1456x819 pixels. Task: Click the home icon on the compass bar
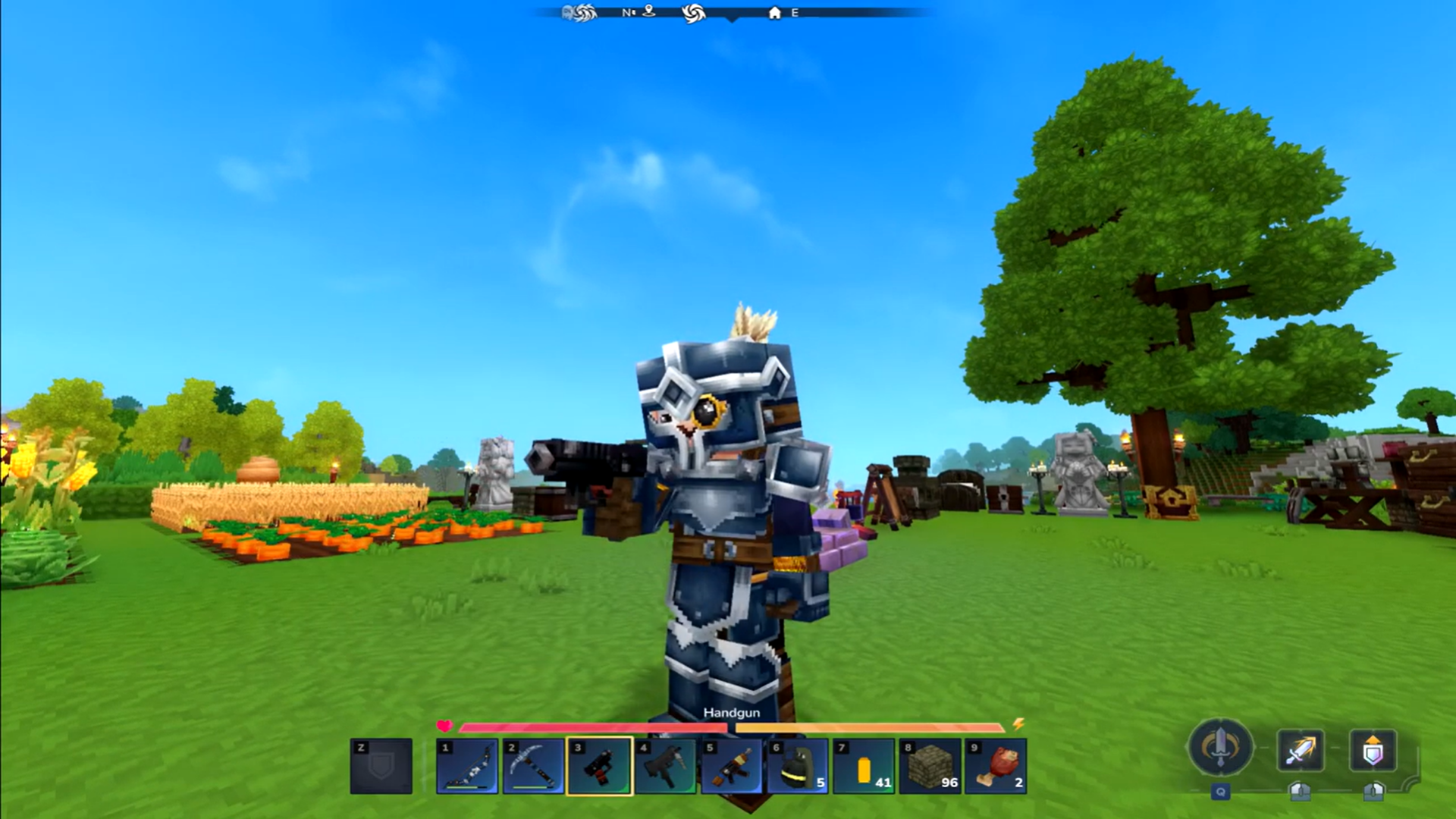click(x=773, y=13)
